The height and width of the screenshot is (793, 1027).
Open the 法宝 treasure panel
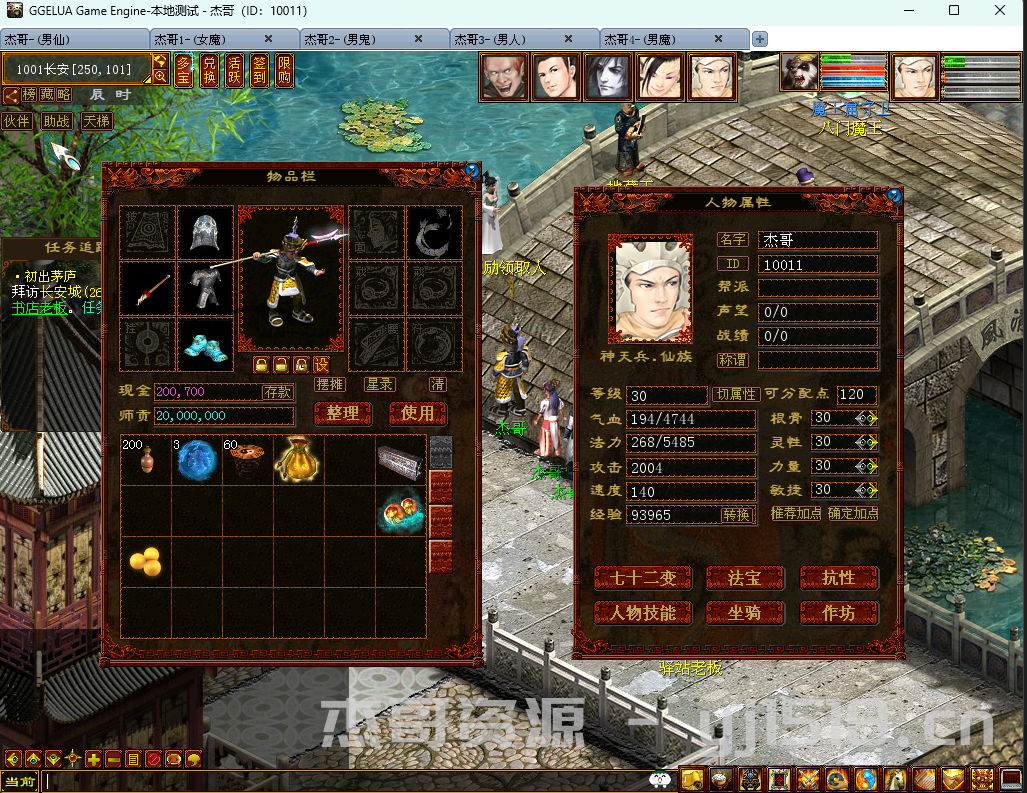[744, 578]
